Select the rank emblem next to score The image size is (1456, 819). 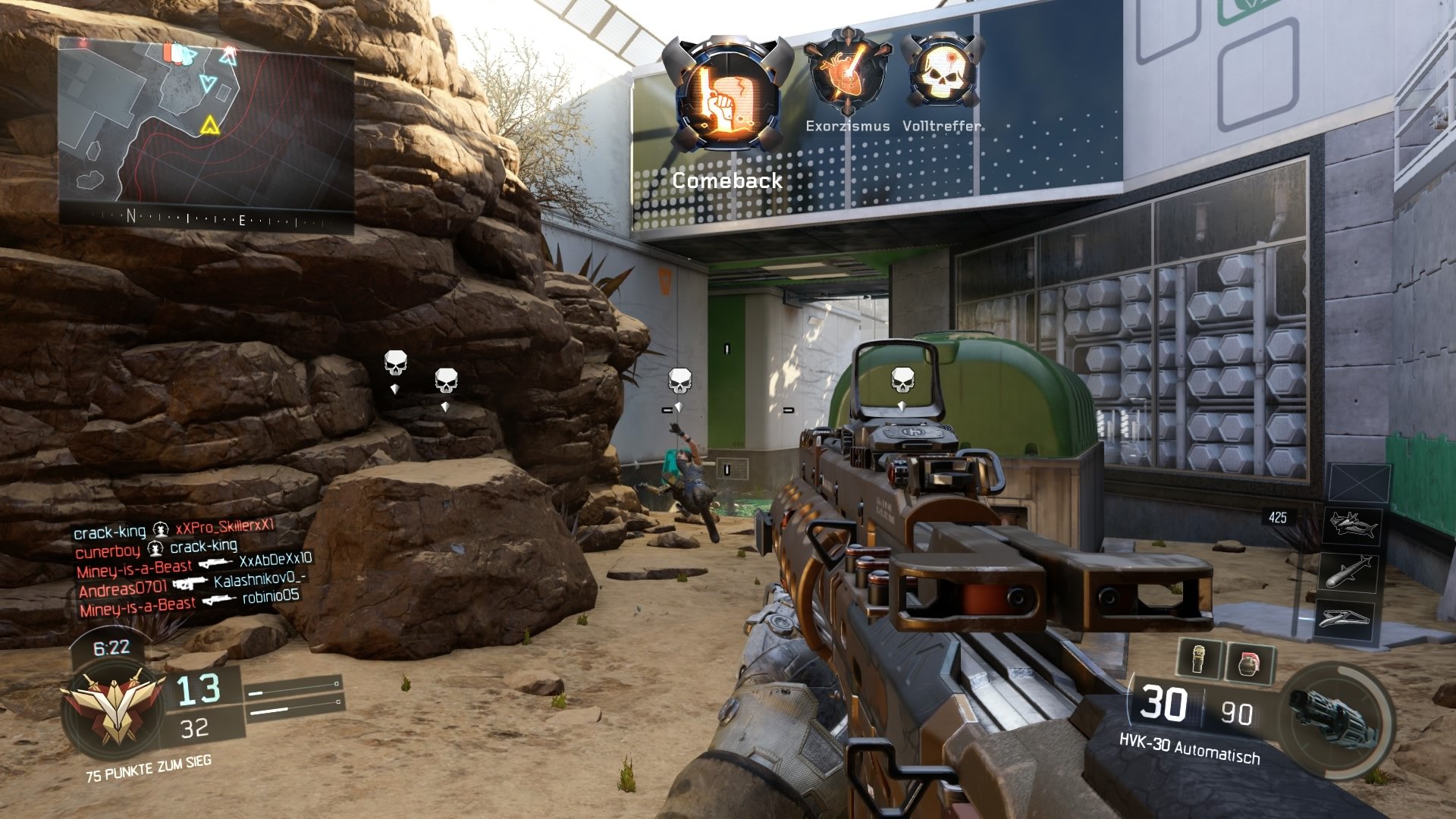114,705
